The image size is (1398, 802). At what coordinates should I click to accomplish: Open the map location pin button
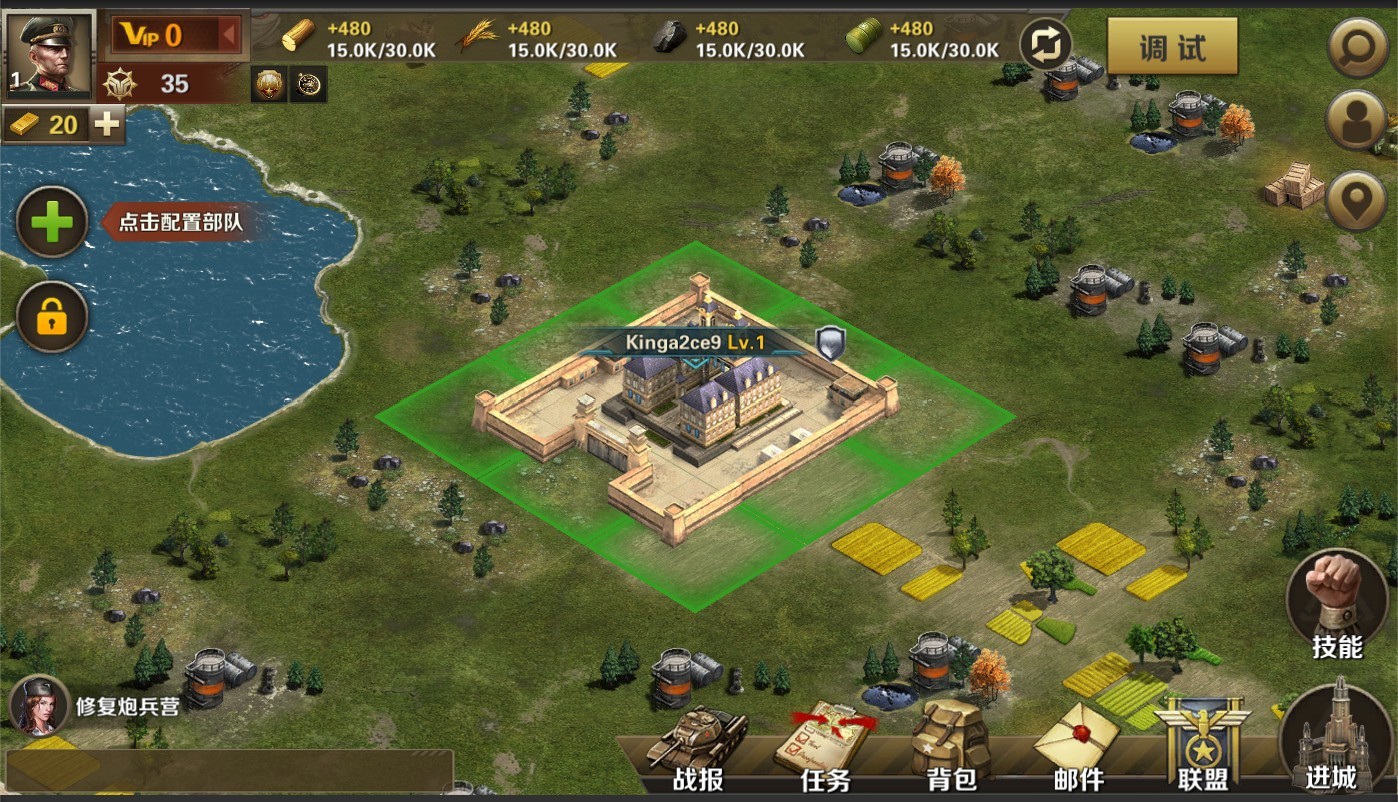coord(1356,199)
